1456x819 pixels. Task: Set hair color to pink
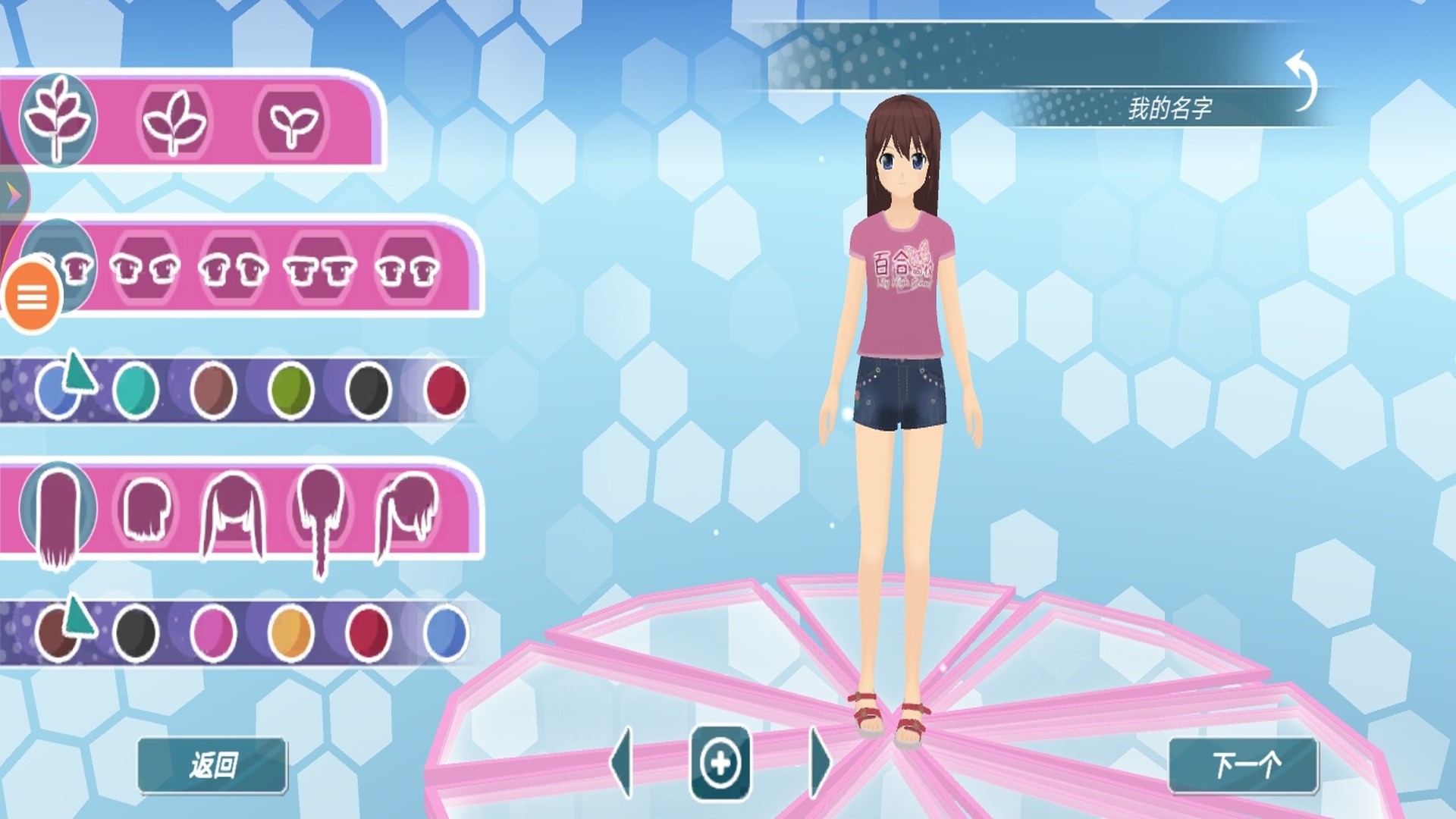point(213,633)
